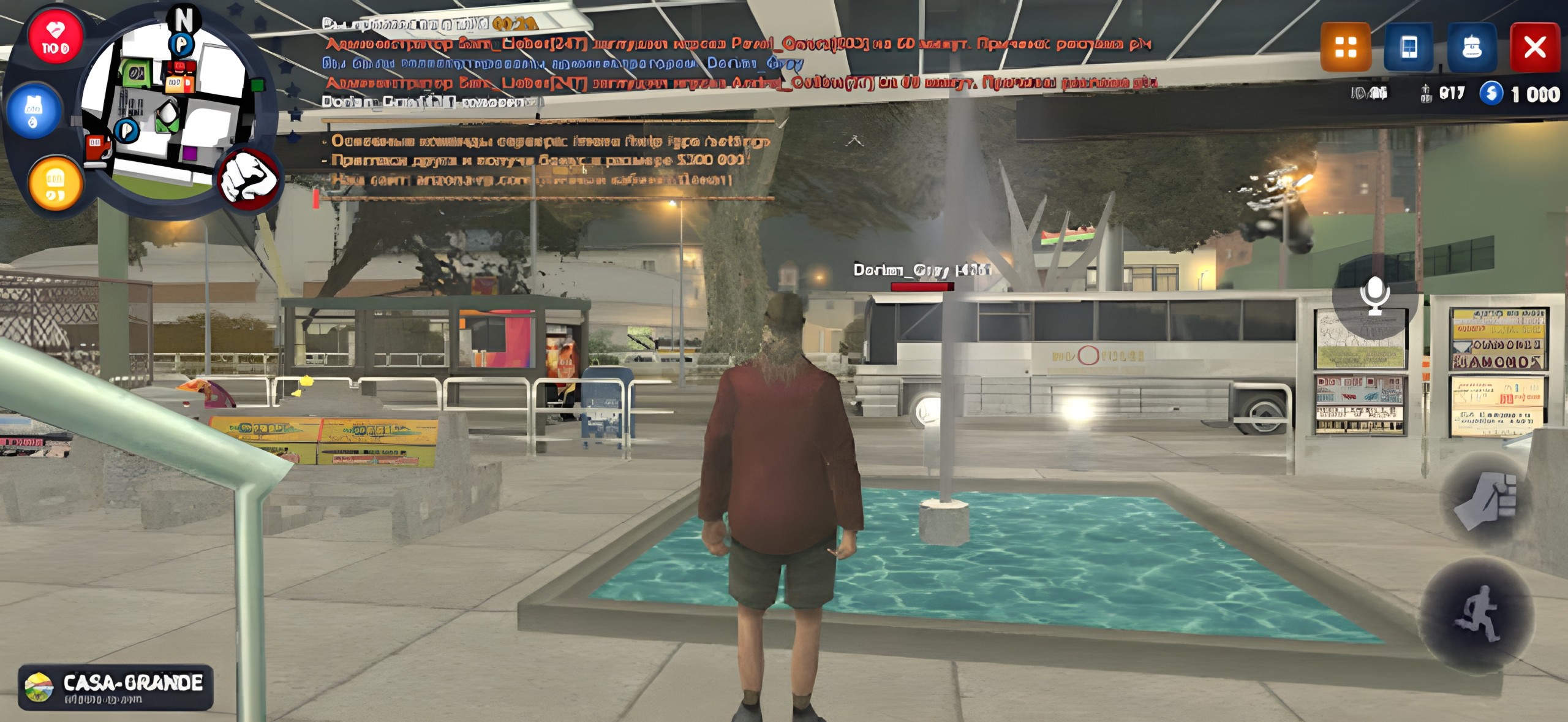Tap the blue armor vest icon
1568x722 pixels.
click(x=34, y=112)
